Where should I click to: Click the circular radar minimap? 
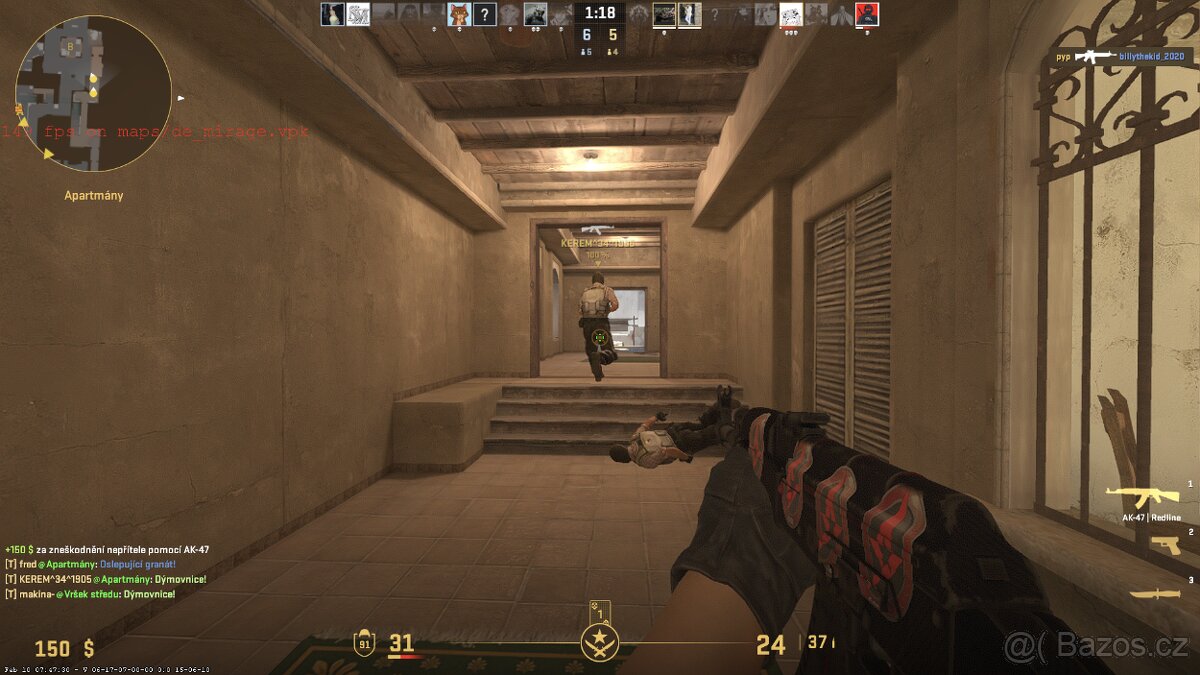pos(93,93)
